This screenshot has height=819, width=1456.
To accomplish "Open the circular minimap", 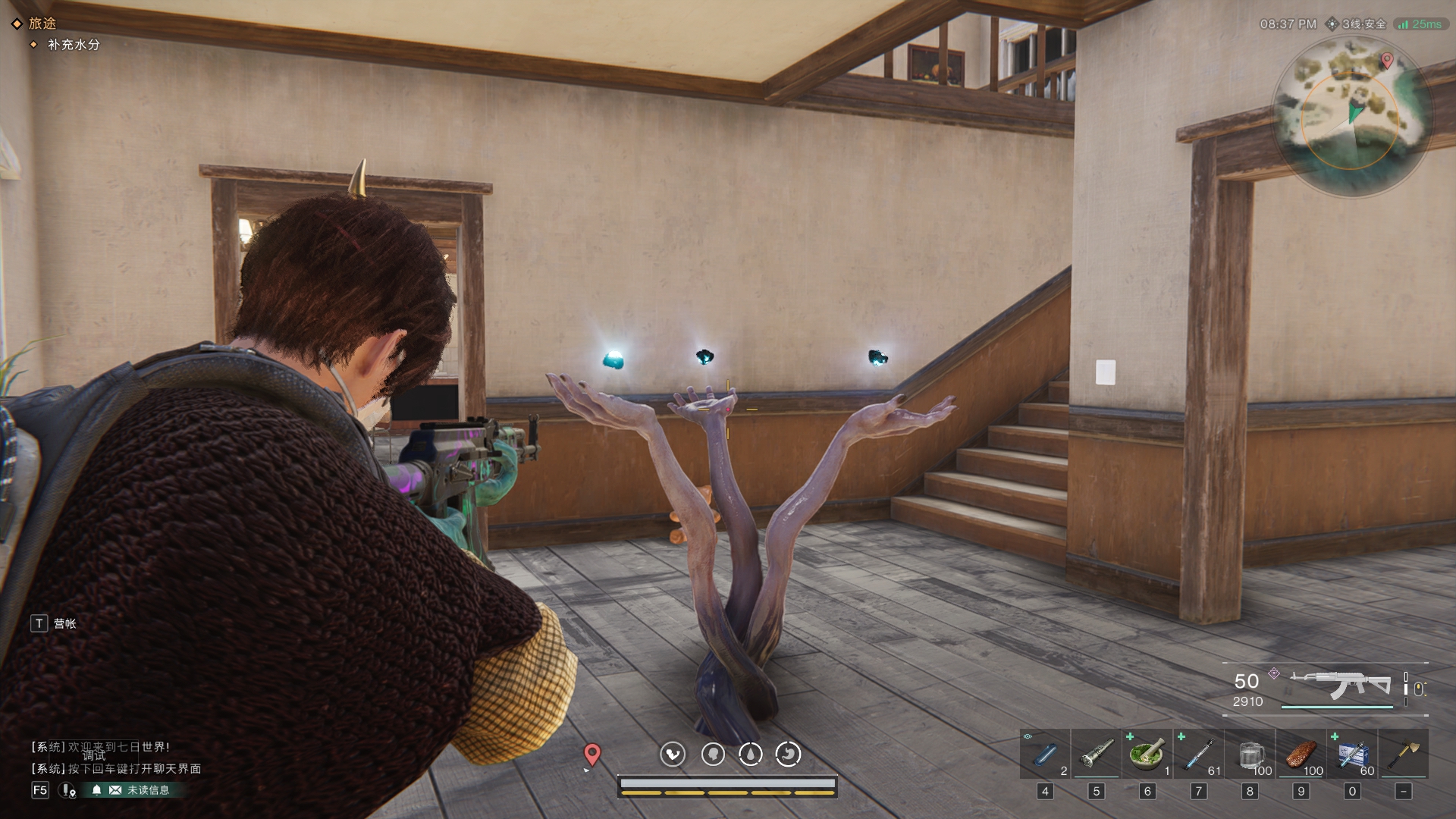I will coord(1352,115).
